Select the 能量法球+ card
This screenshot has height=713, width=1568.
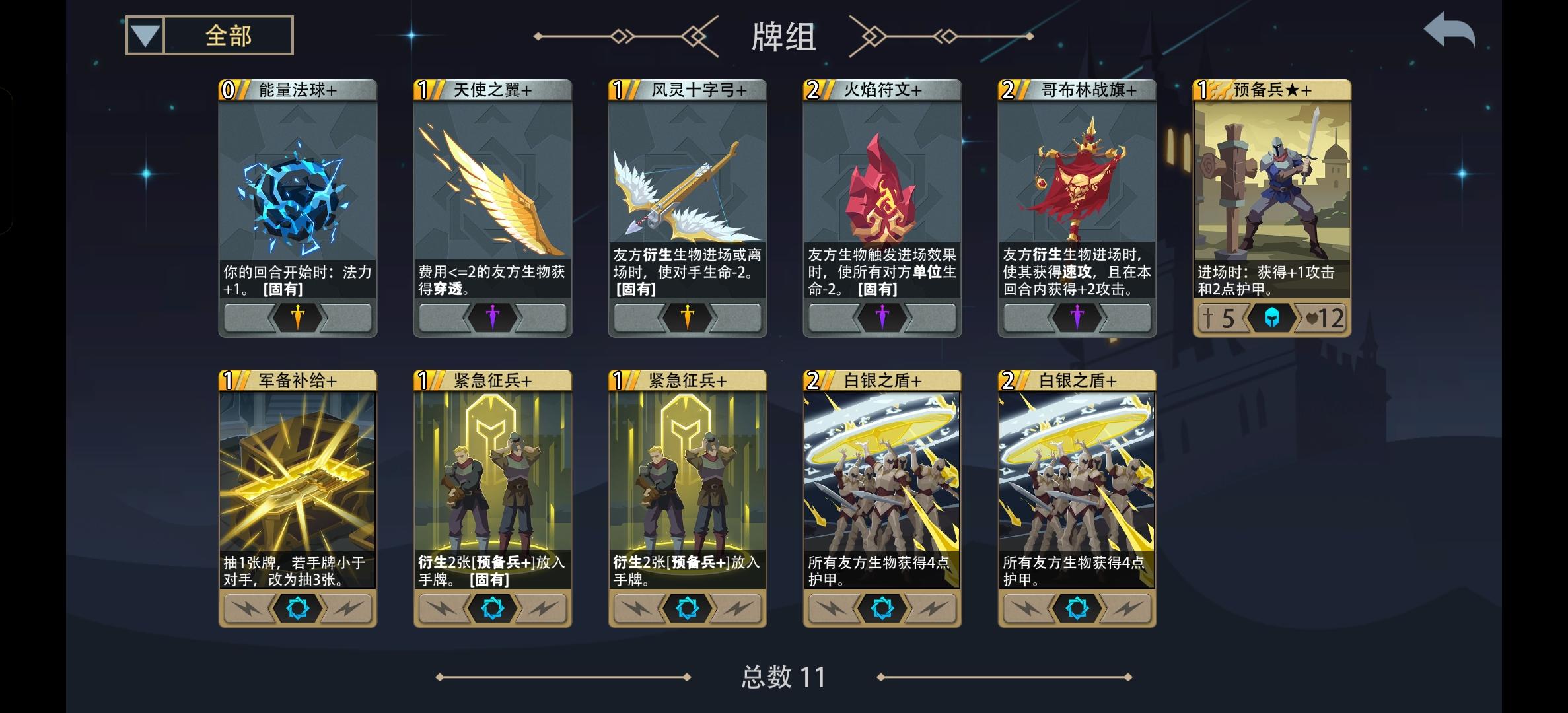click(x=297, y=205)
